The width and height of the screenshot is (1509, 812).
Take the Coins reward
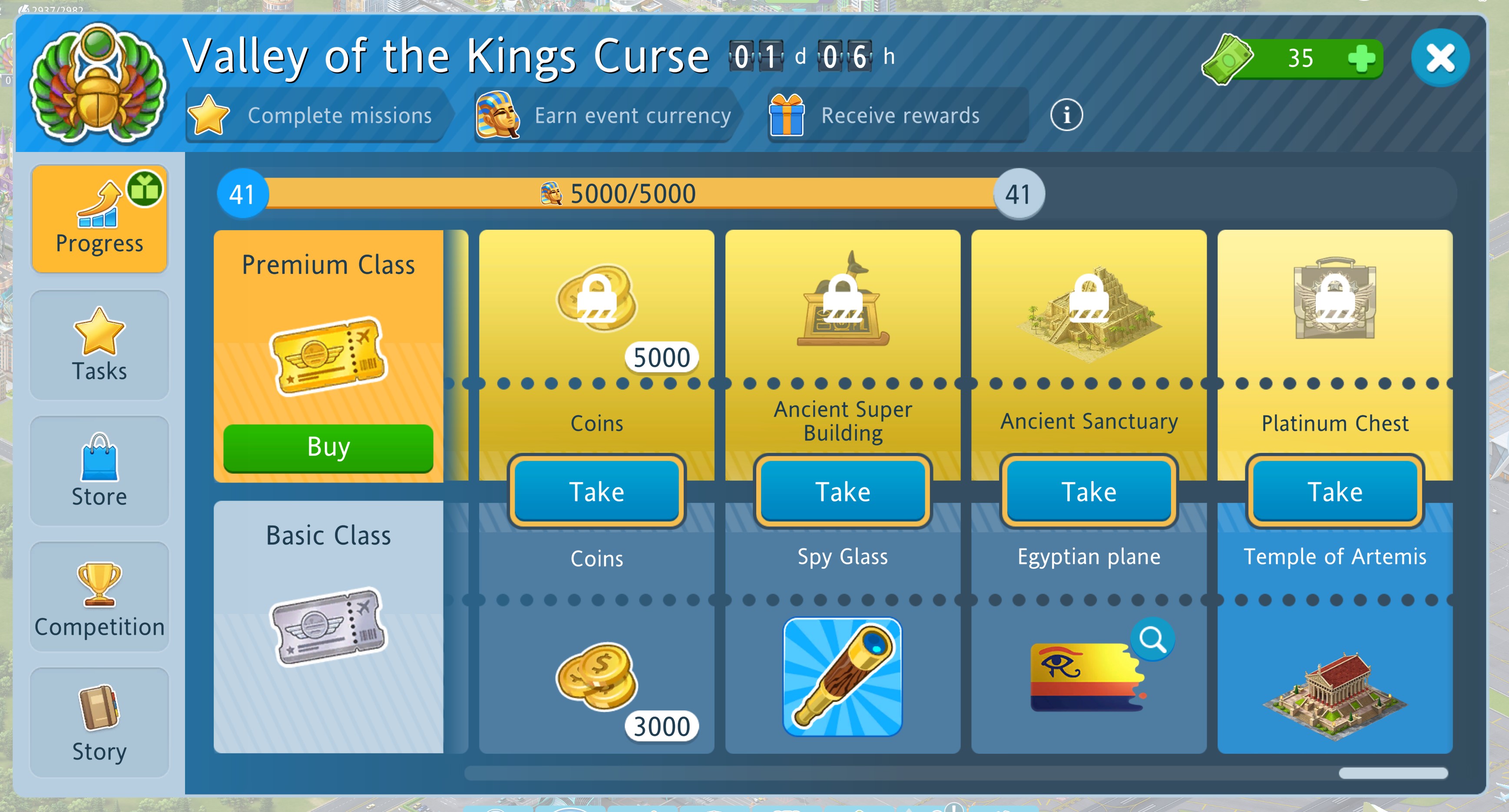(x=596, y=491)
